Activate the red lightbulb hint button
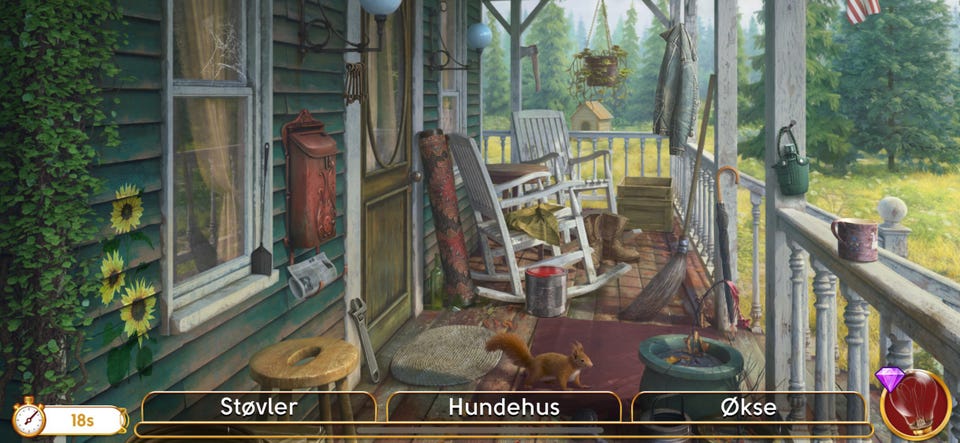This screenshot has height=443, width=960. point(916,405)
